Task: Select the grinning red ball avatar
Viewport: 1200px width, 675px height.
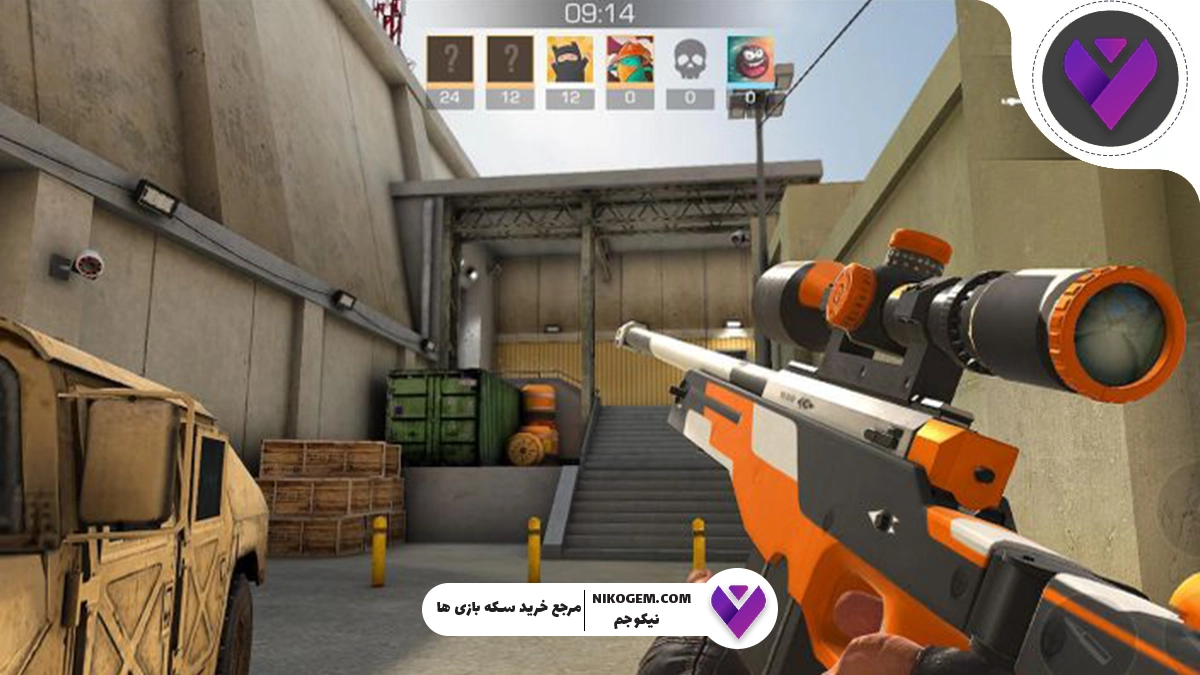Action: pos(750,60)
